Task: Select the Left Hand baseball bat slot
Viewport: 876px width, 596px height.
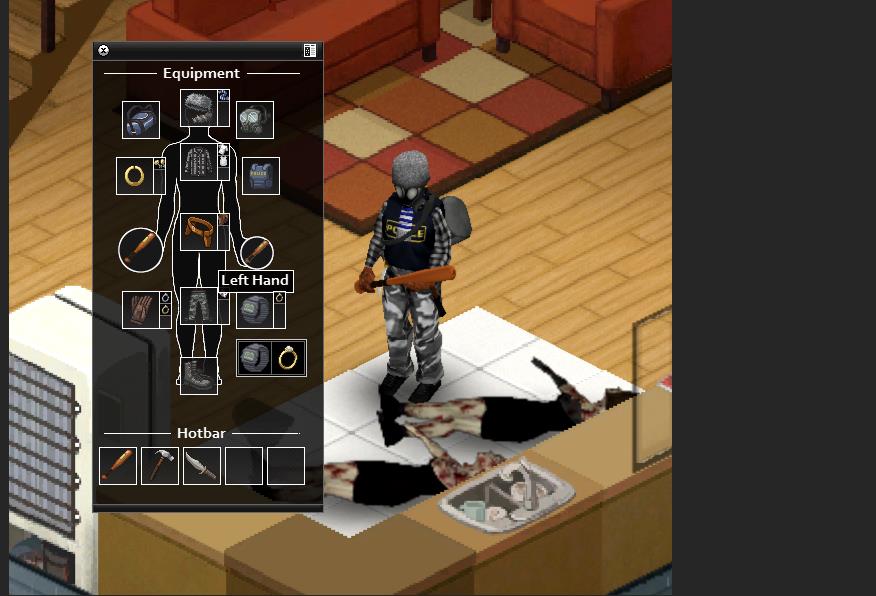Action: (257, 251)
